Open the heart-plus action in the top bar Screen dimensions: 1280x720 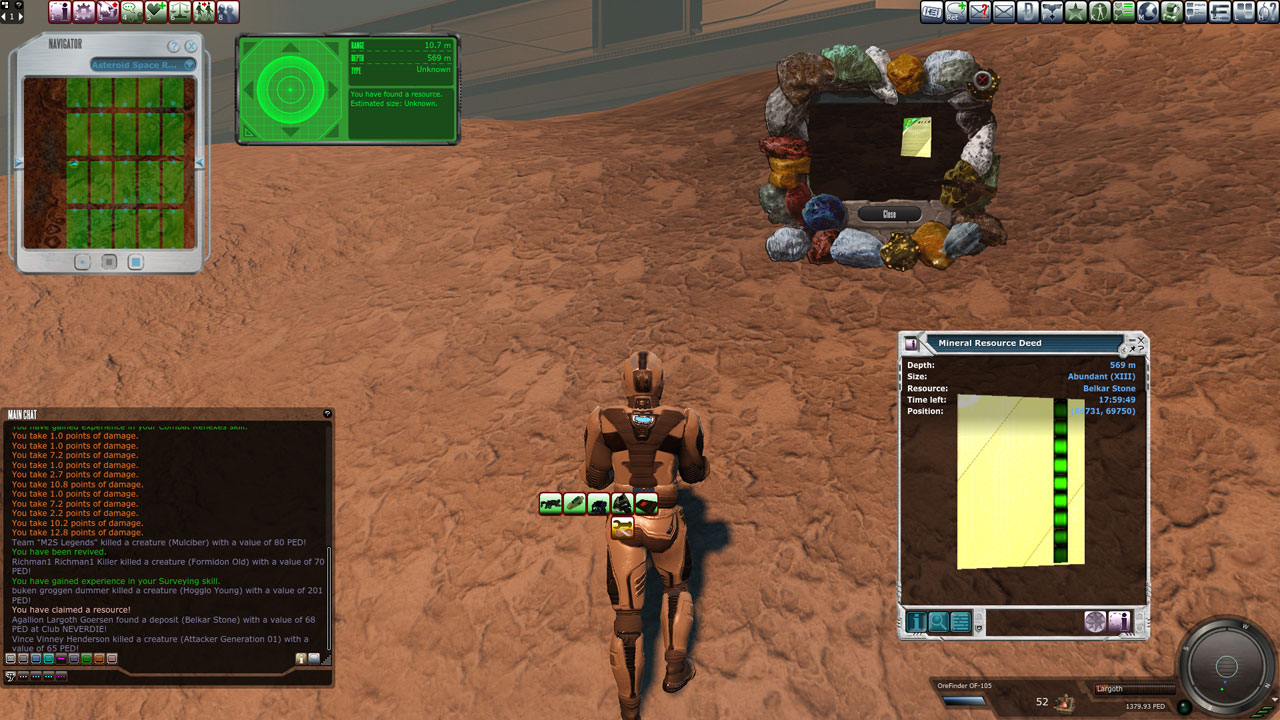point(156,12)
